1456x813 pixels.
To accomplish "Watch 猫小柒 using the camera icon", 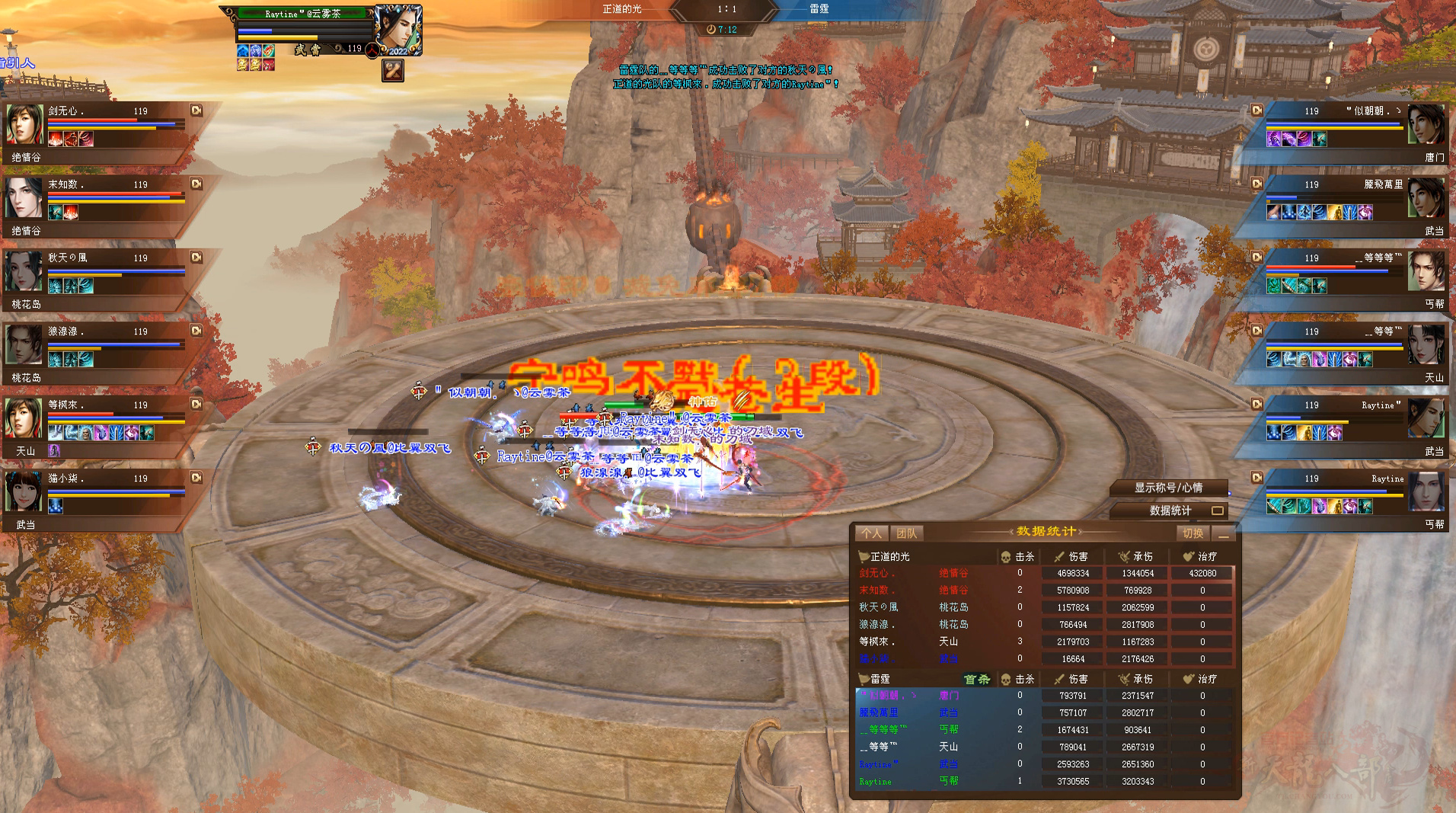I will (196, 478).
